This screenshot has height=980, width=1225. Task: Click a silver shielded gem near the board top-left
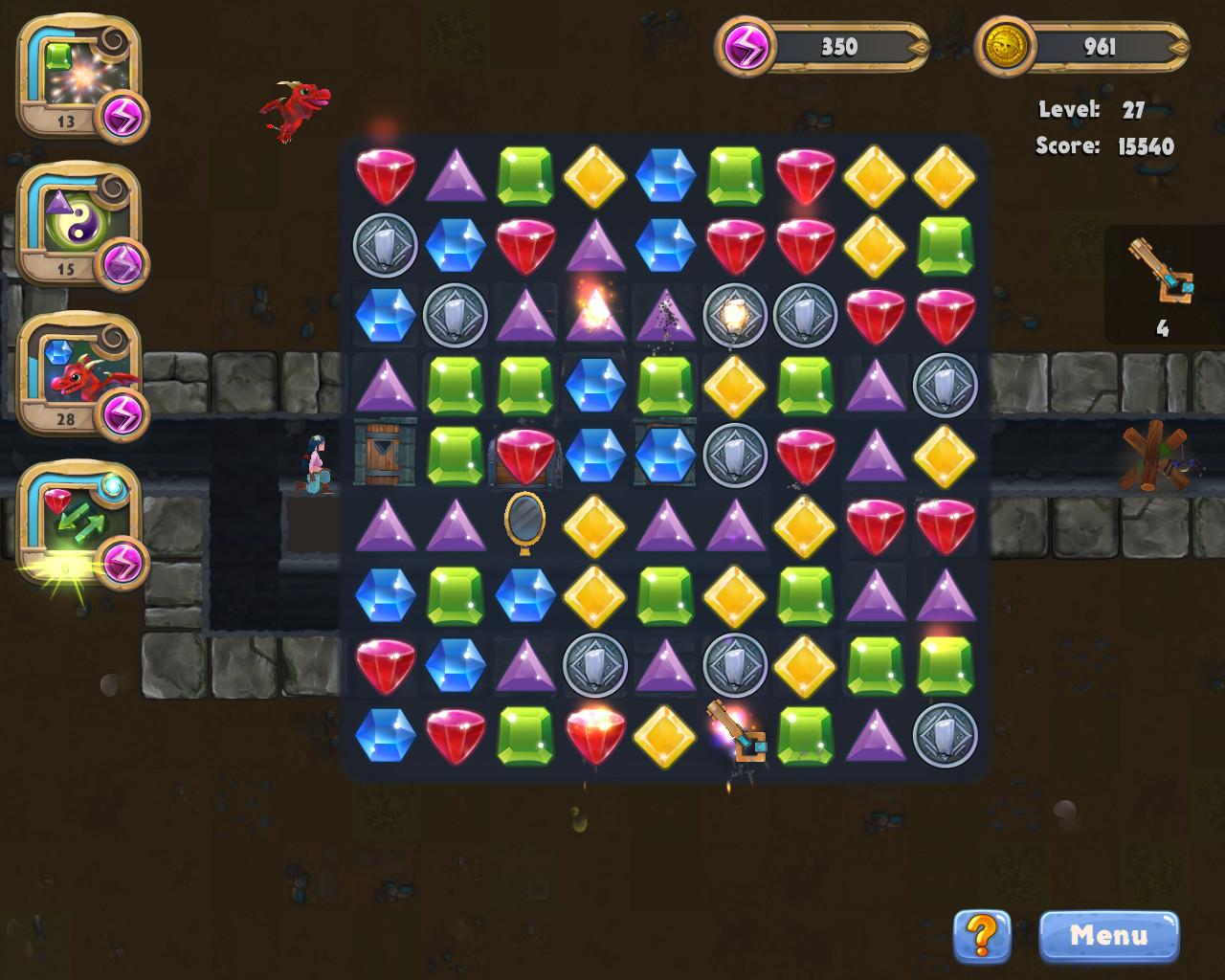click(385, 246)
